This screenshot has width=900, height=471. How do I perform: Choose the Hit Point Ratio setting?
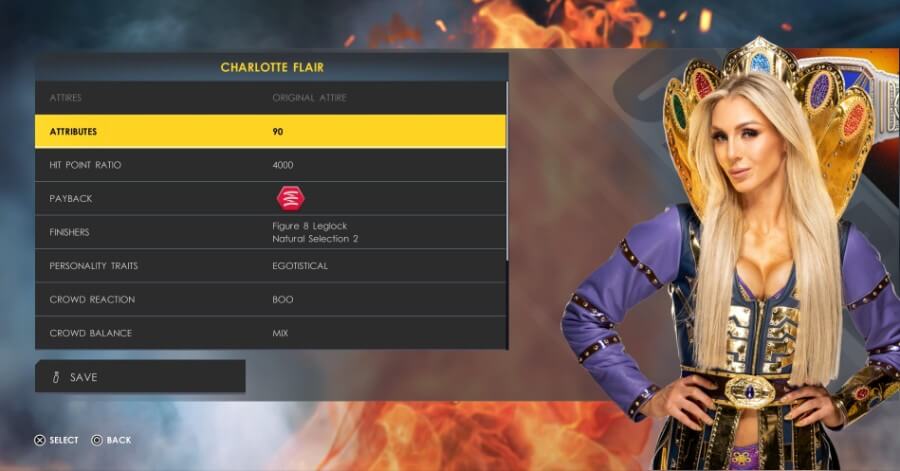[x=270, y=165]
